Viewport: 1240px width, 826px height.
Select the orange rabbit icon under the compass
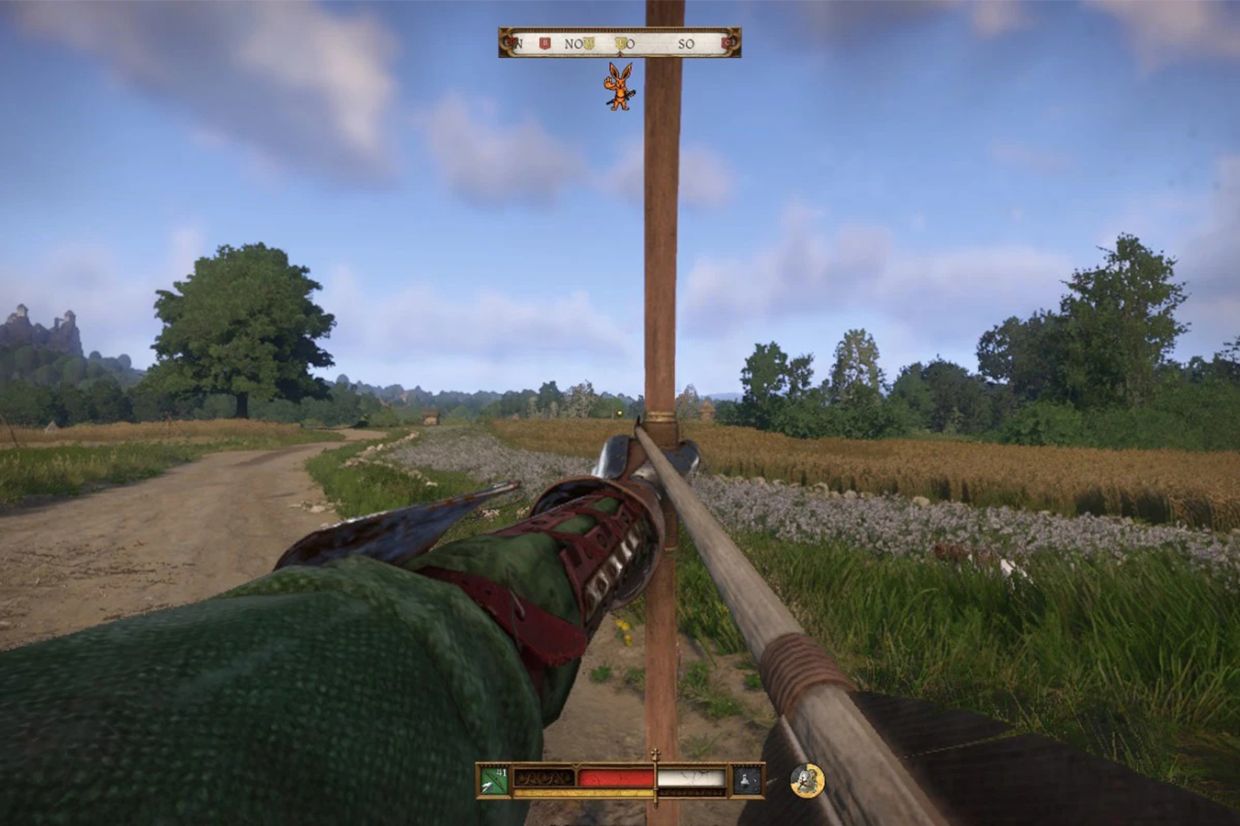tap(619, 86)
